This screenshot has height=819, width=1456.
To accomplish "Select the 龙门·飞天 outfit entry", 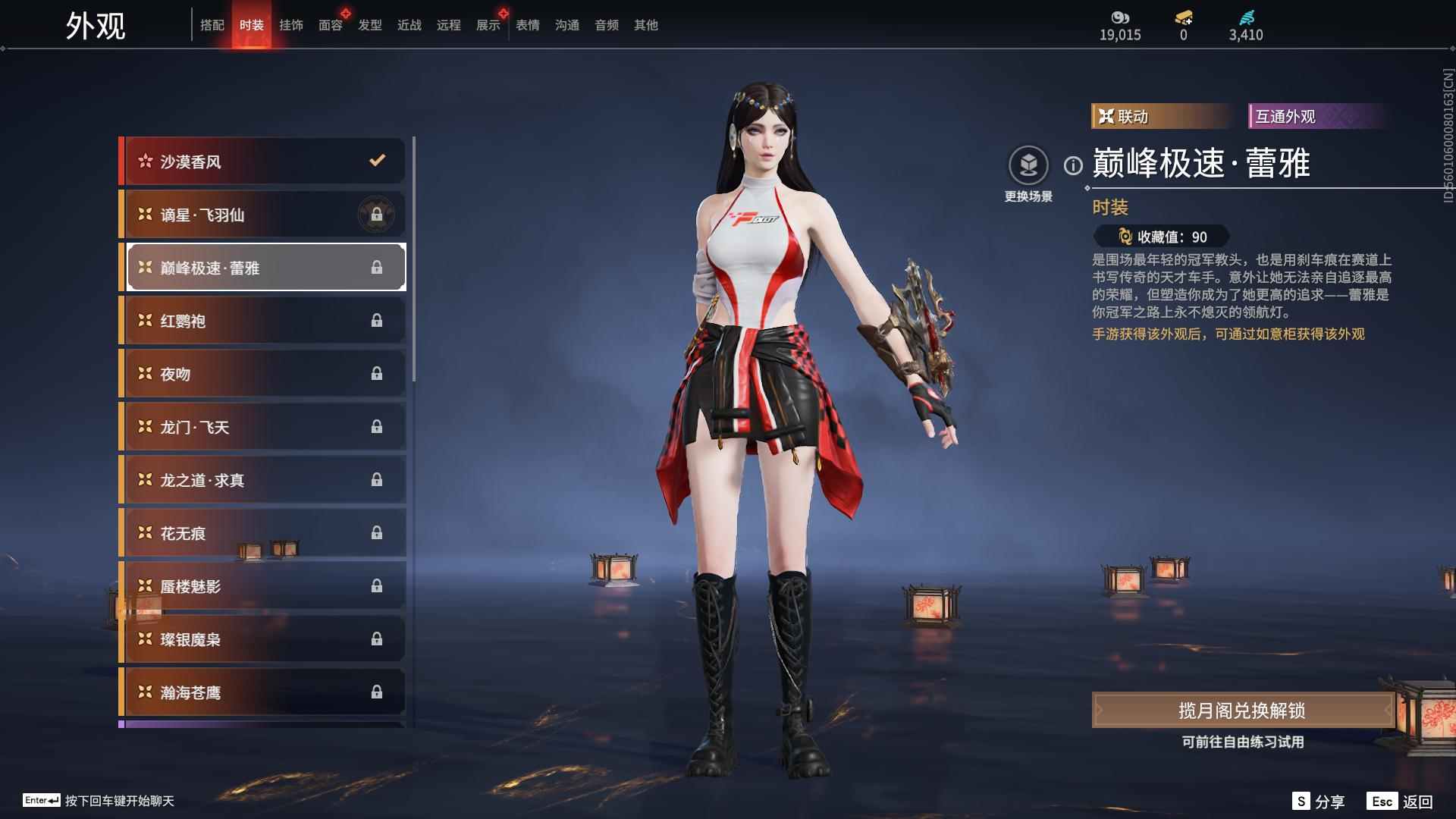I will [x=262, y=426].
